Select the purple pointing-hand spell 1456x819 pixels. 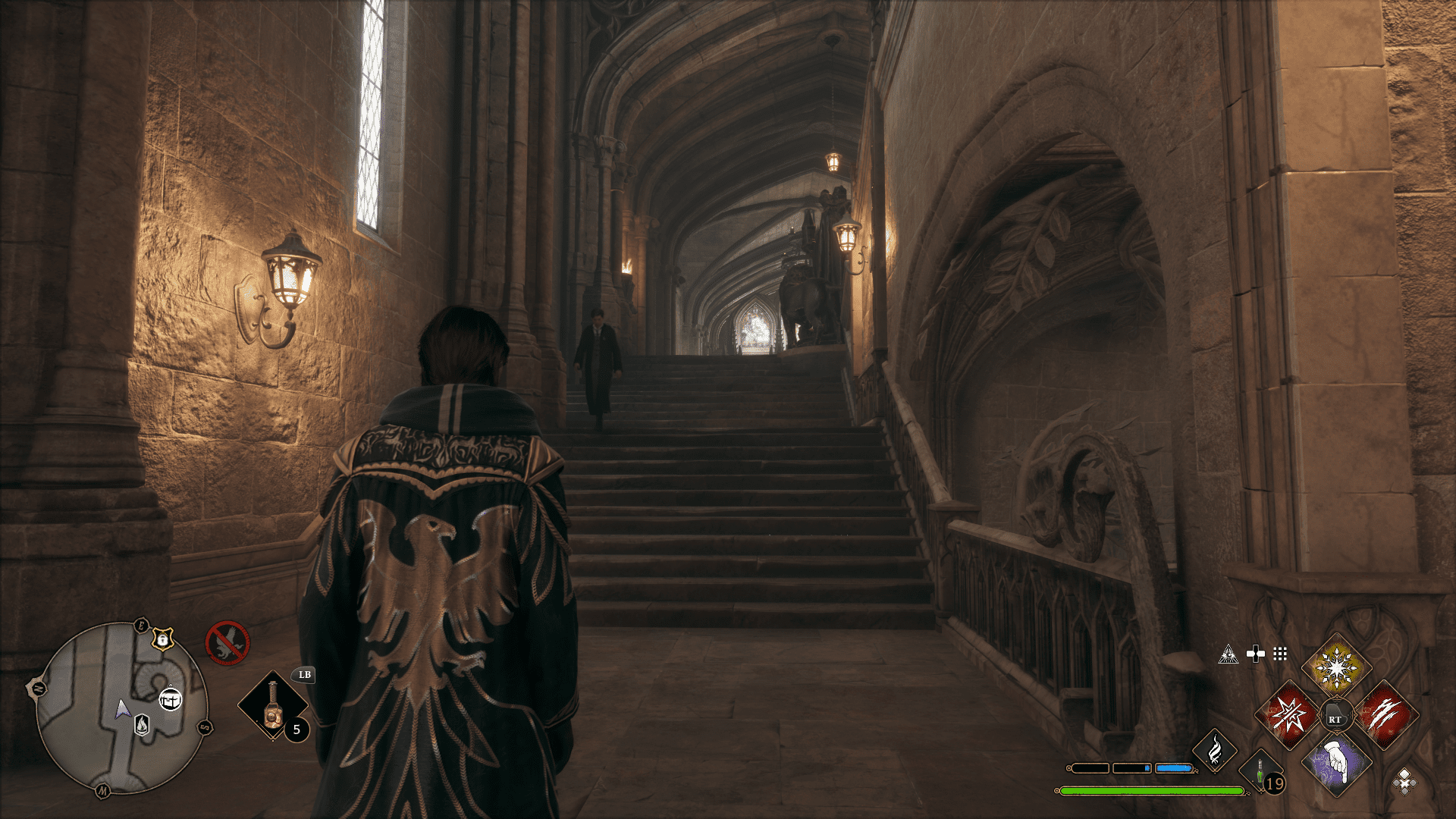click(1335, 763)
